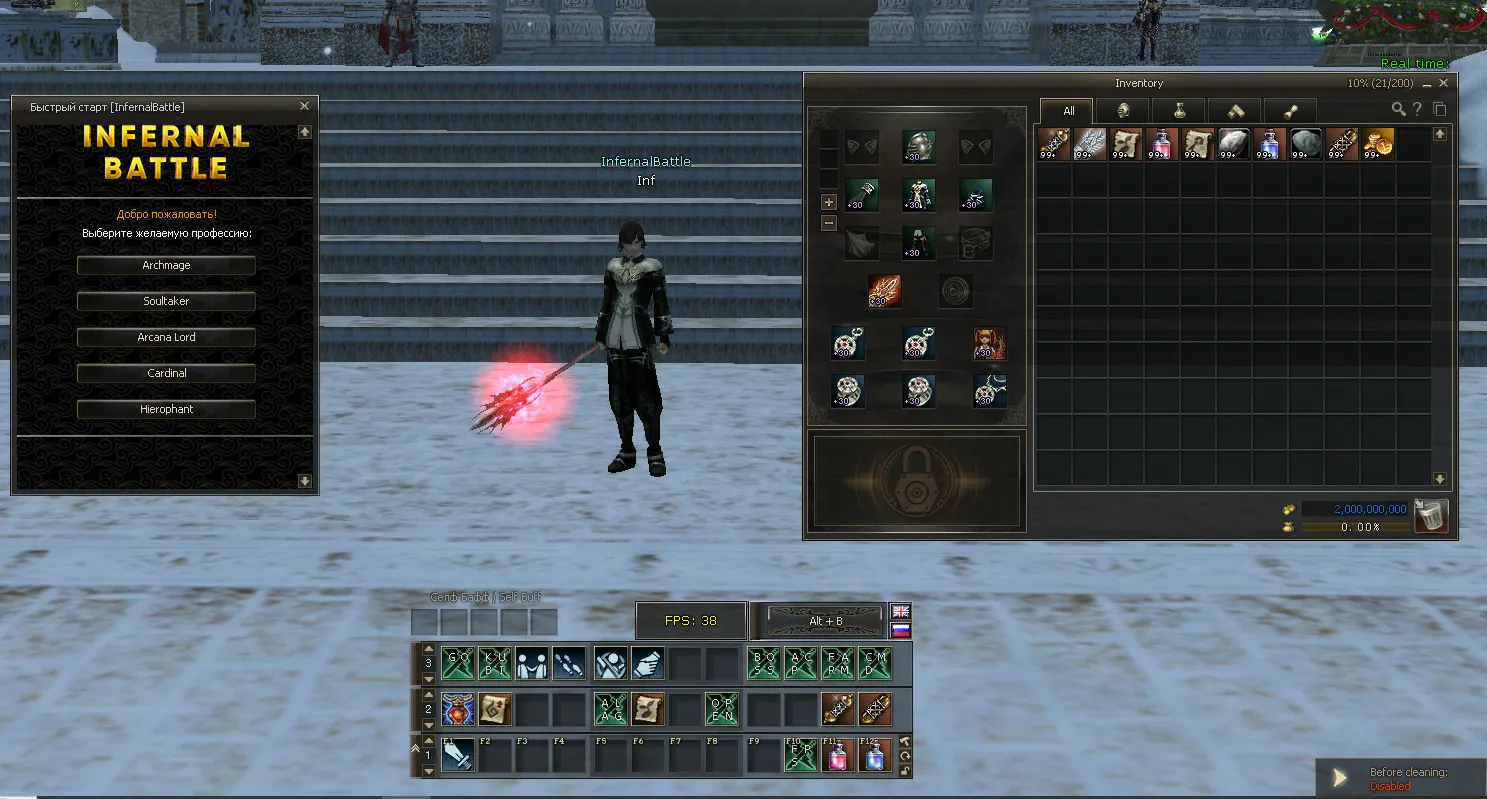Open the inventory search magnifier

click(1399, 109)
